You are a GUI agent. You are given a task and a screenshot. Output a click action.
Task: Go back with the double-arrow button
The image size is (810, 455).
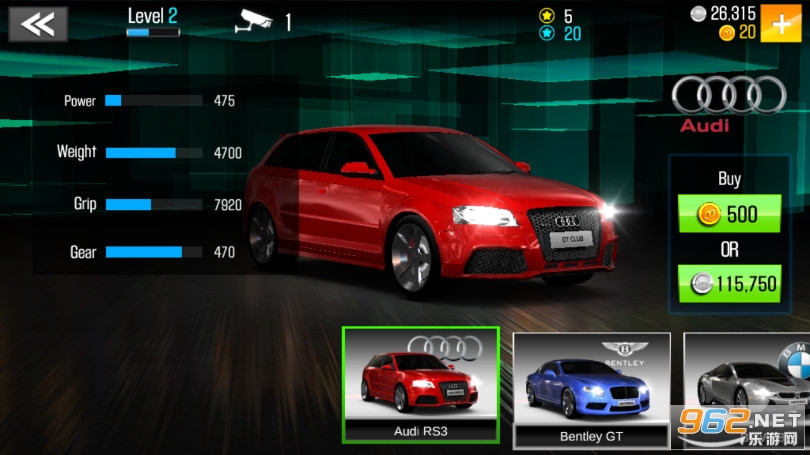pos(38,24)
